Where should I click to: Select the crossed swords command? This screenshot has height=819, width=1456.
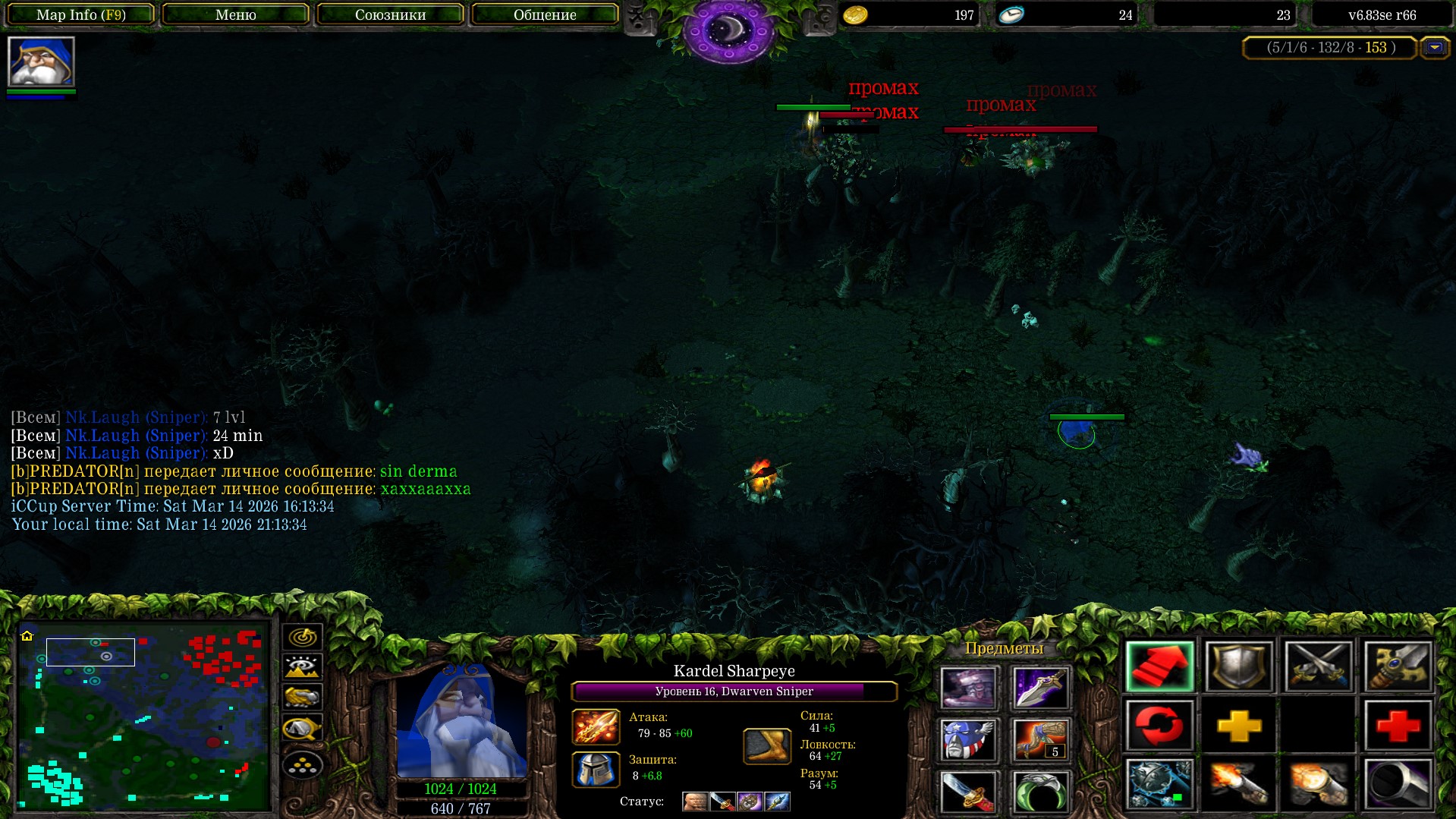1319,667
